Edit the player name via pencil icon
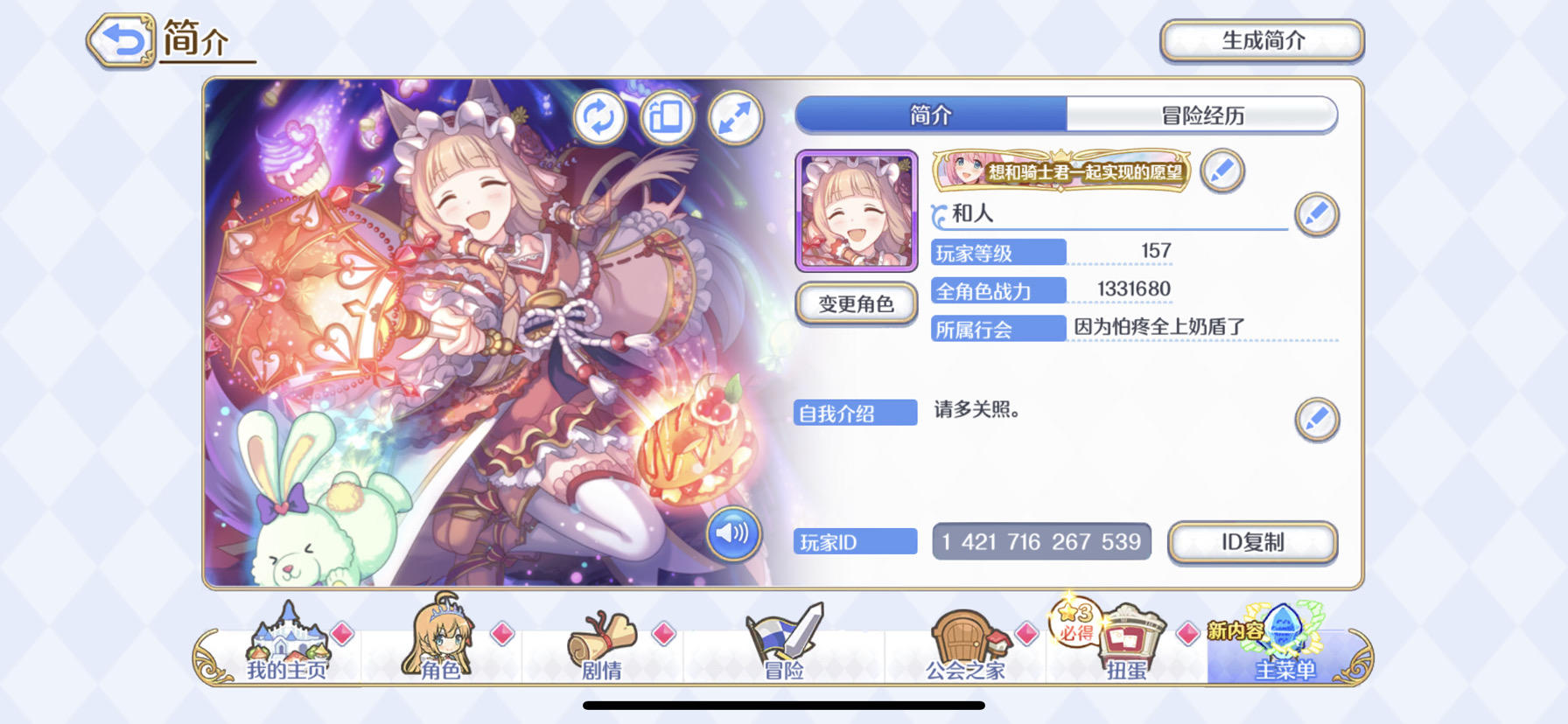The width and height of the screenshot is (1568, 724). tap(1318, 214)
